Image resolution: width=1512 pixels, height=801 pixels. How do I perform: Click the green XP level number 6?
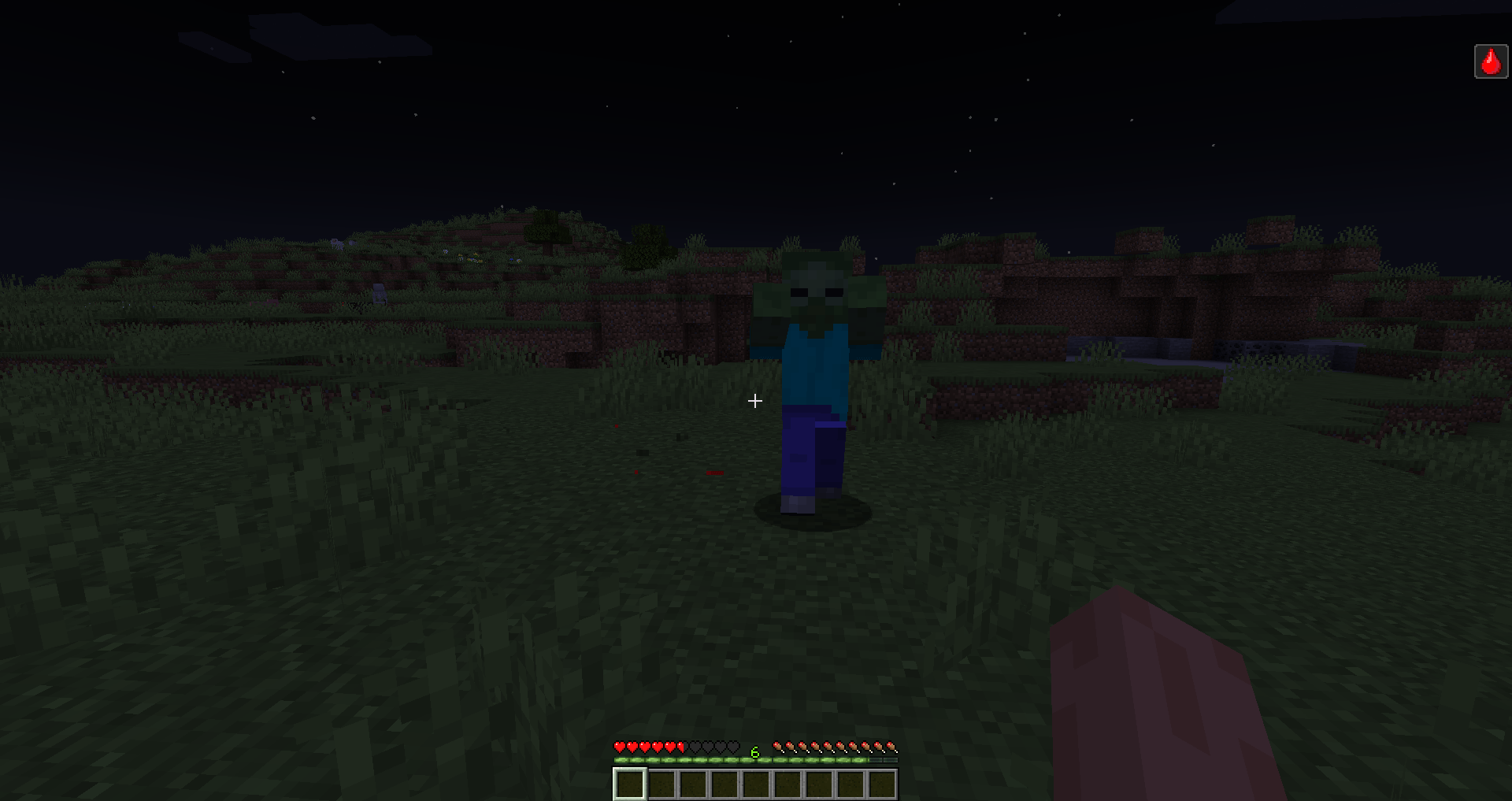coord(754,750)
